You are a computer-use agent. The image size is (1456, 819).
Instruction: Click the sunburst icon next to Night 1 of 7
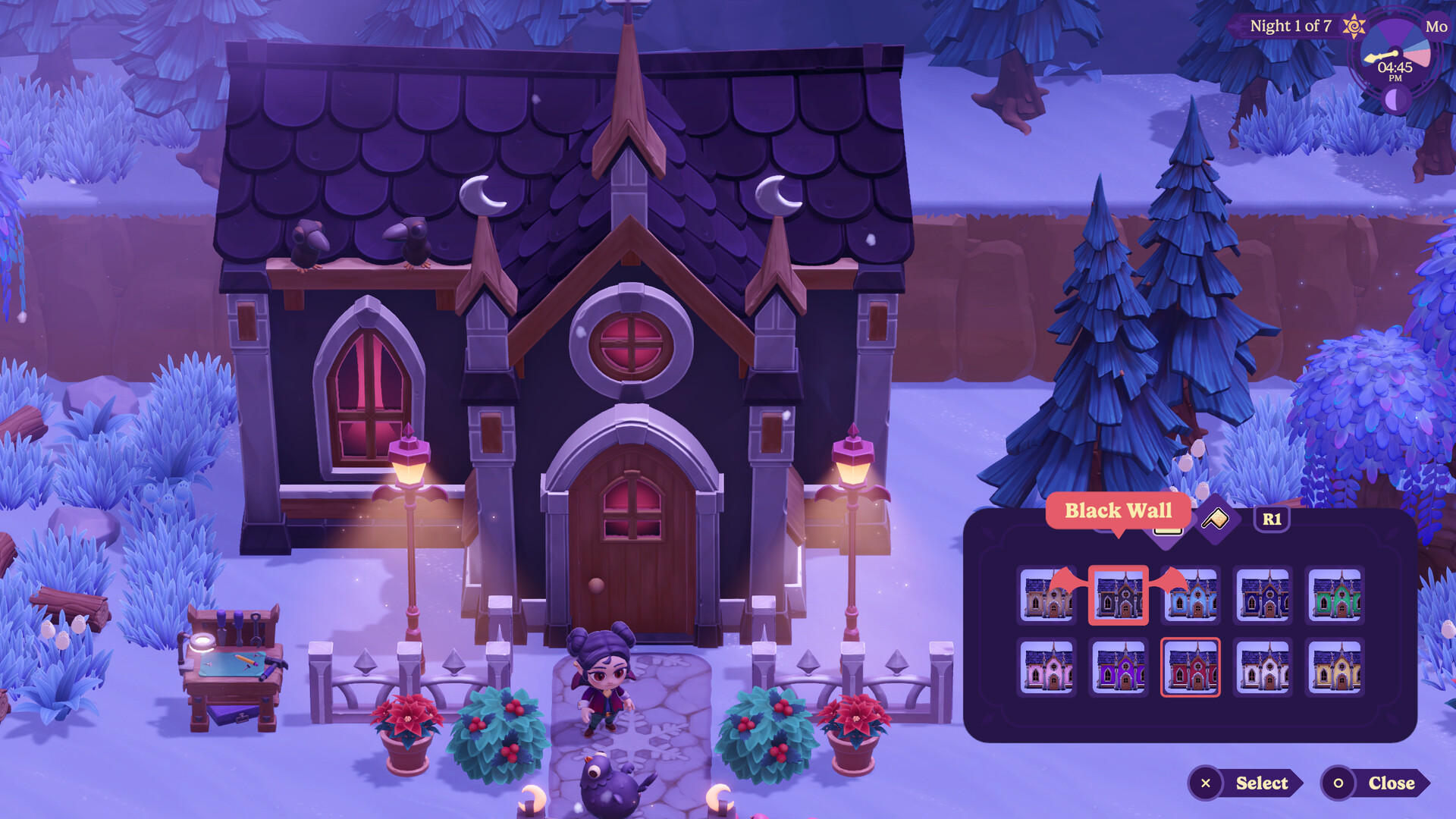pyautogui.click(x=1354, y=26)
